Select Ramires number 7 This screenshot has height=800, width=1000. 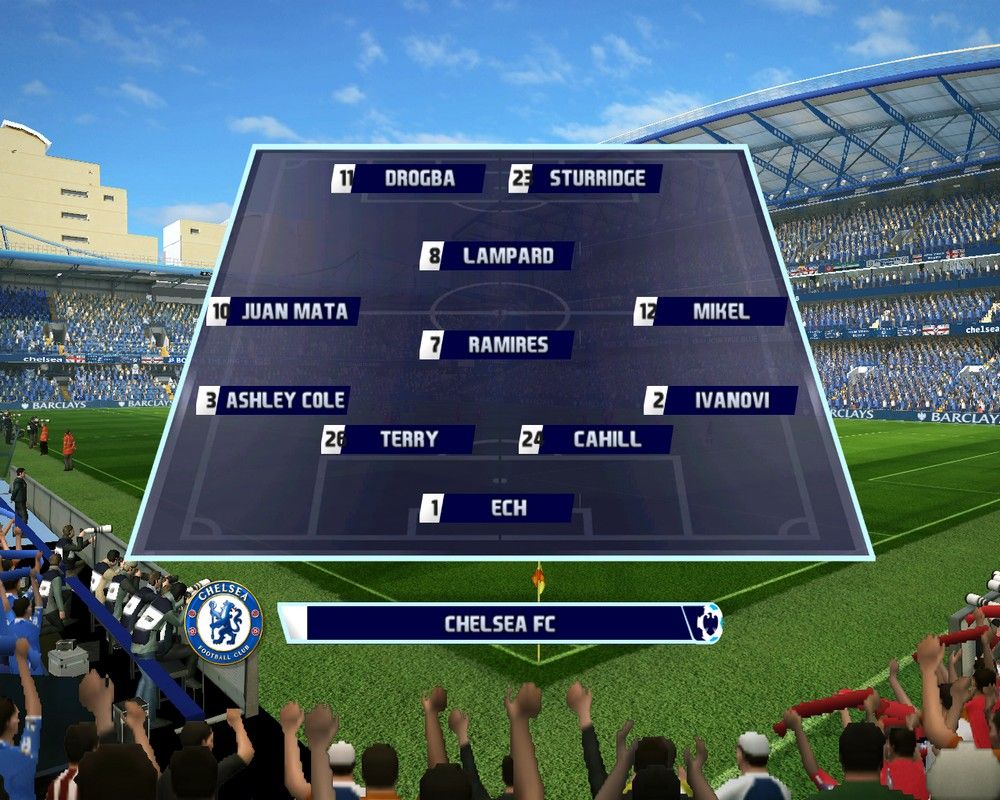(x=497, y=345)
